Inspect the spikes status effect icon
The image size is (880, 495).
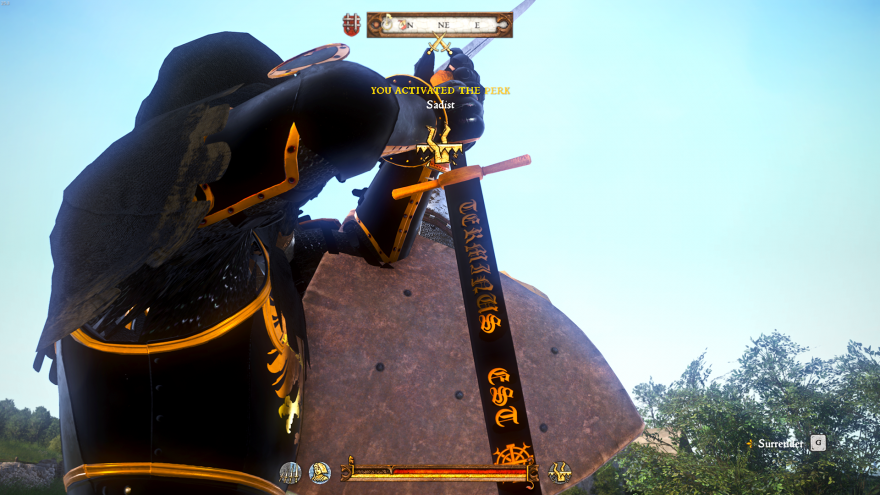(290, 473)
